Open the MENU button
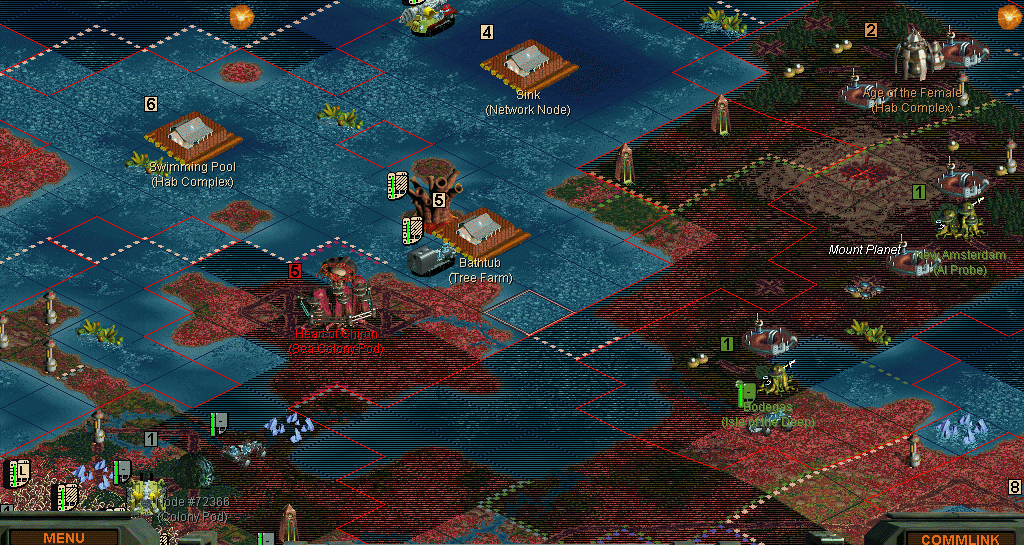Viewport: 1024px width, 545px height. [64, 537]
